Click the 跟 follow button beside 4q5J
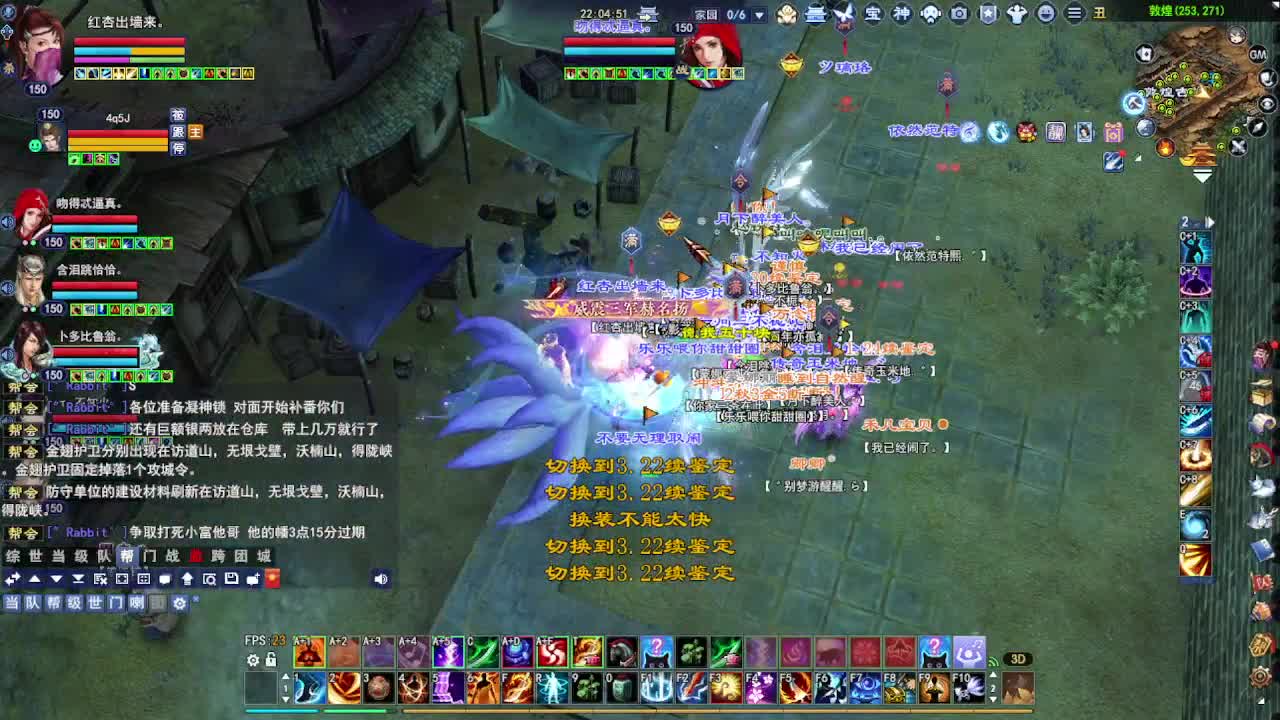 [179, 133]
